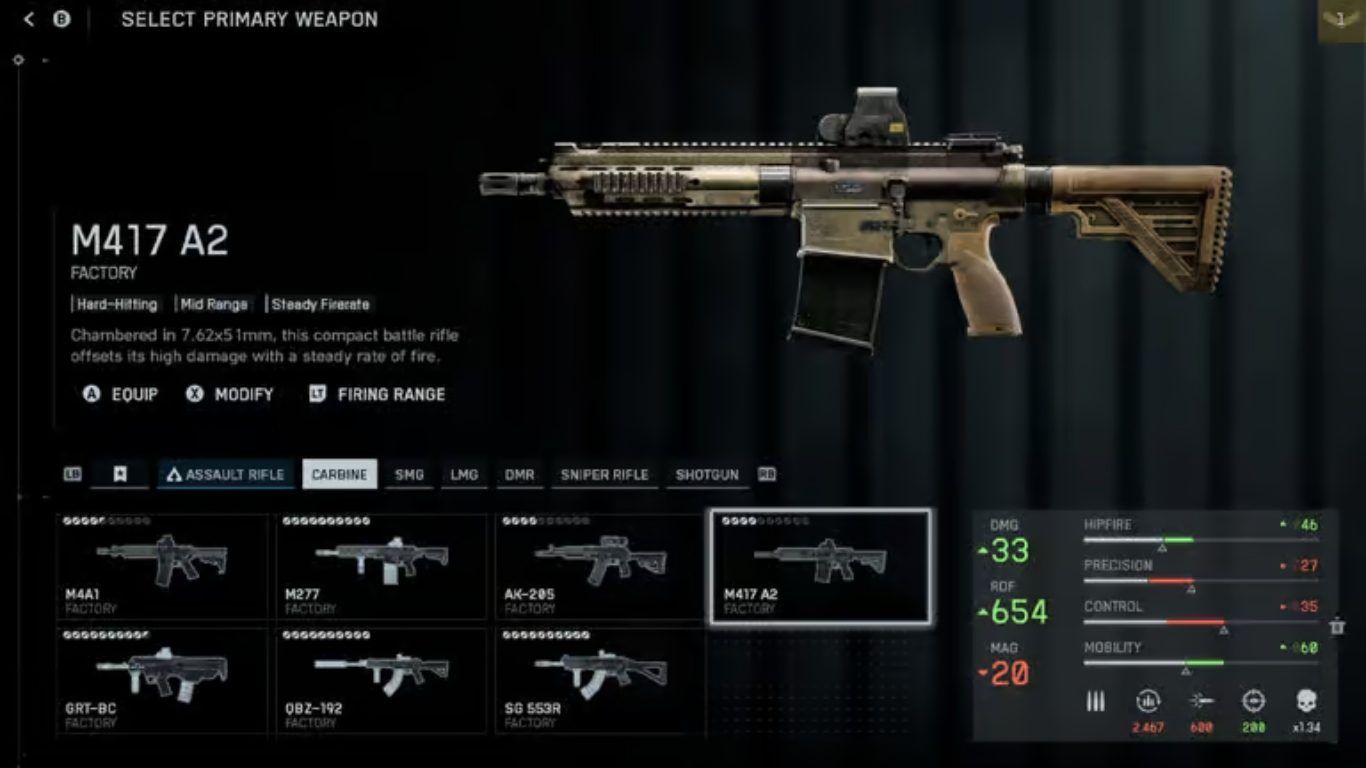Select the M4A1 weapon tile

(x=162, y=566)
